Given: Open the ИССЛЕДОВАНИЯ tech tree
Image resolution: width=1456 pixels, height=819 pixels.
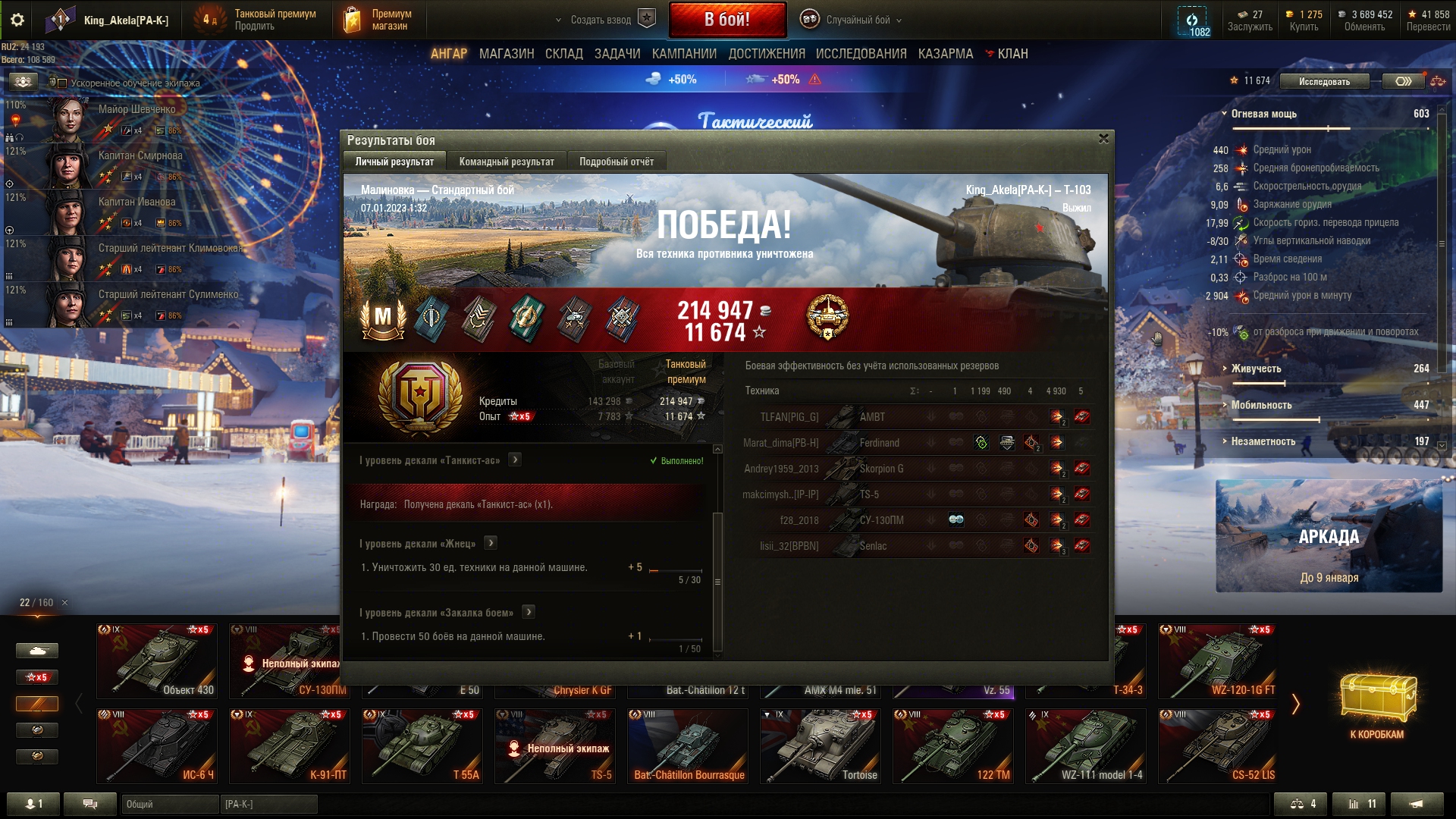Looking at the screenshot, I should coord(861,54).
